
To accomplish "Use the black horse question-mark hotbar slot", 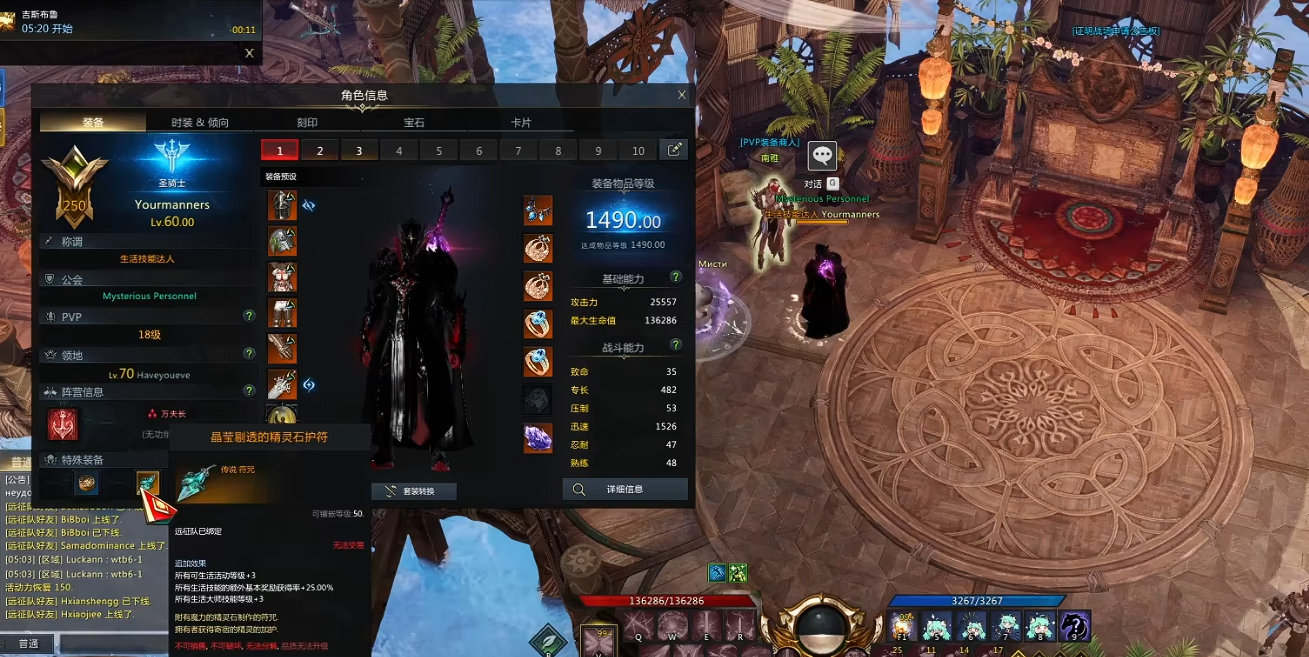I will pos(1074,627).
